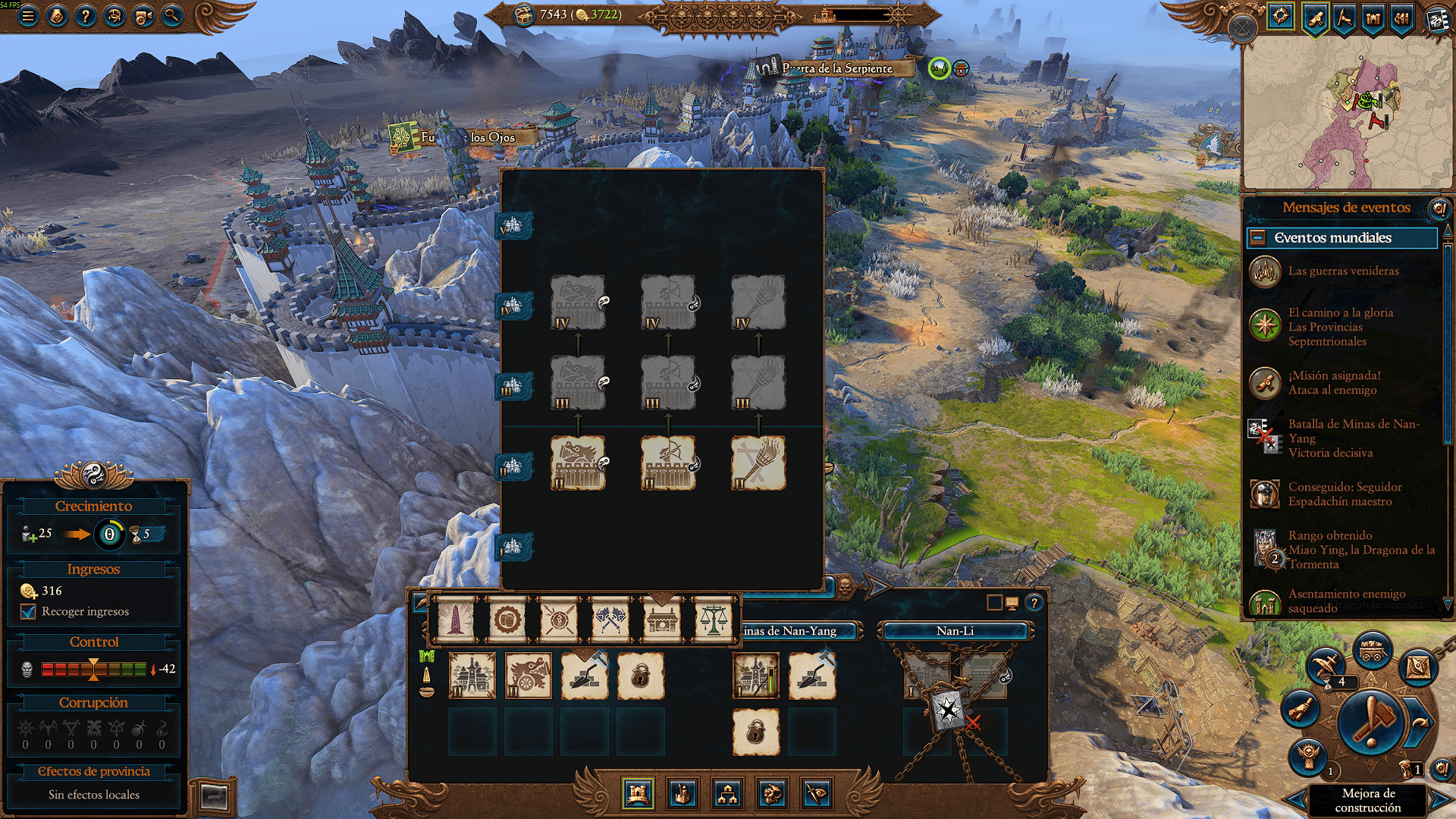Open the Las guerras venideras event
This screenshot has height=819, width=1456.
[1343, 271]
